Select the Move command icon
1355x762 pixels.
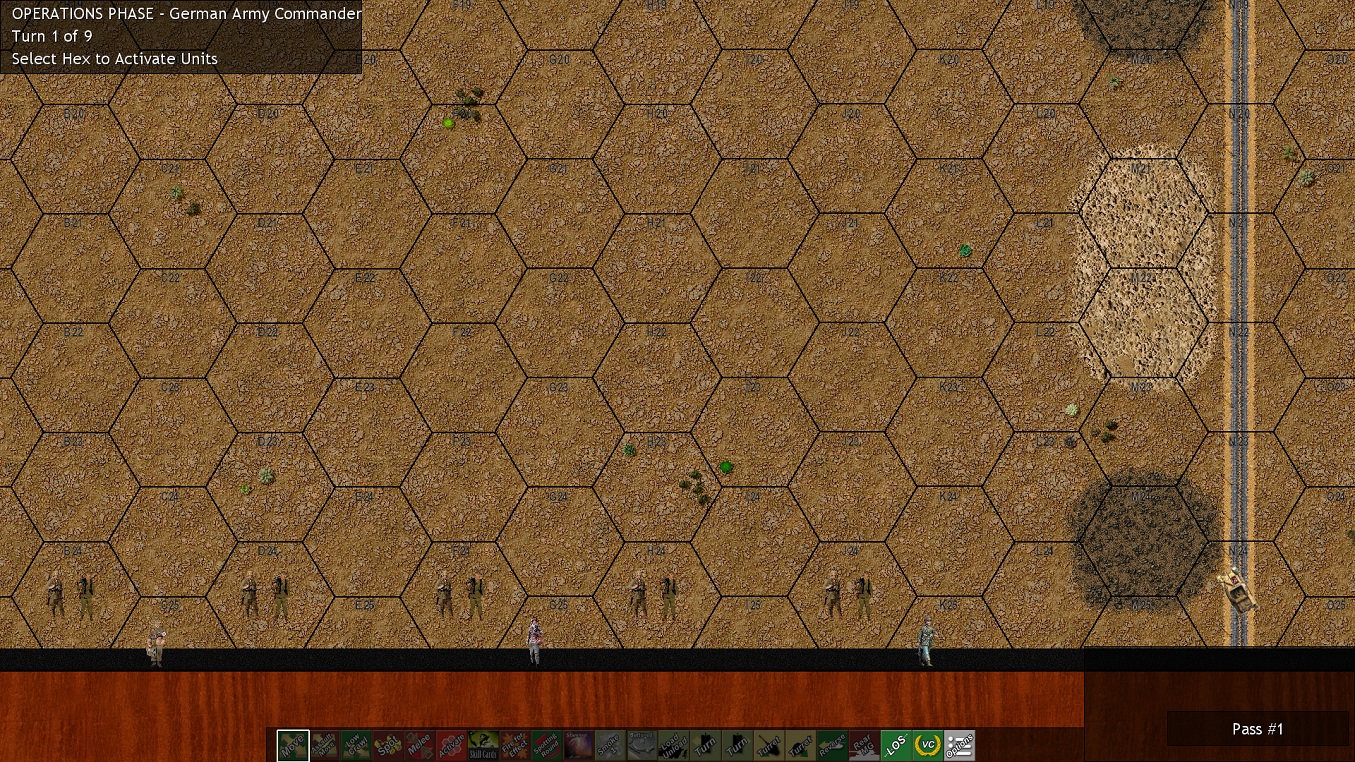click(293, 746)
